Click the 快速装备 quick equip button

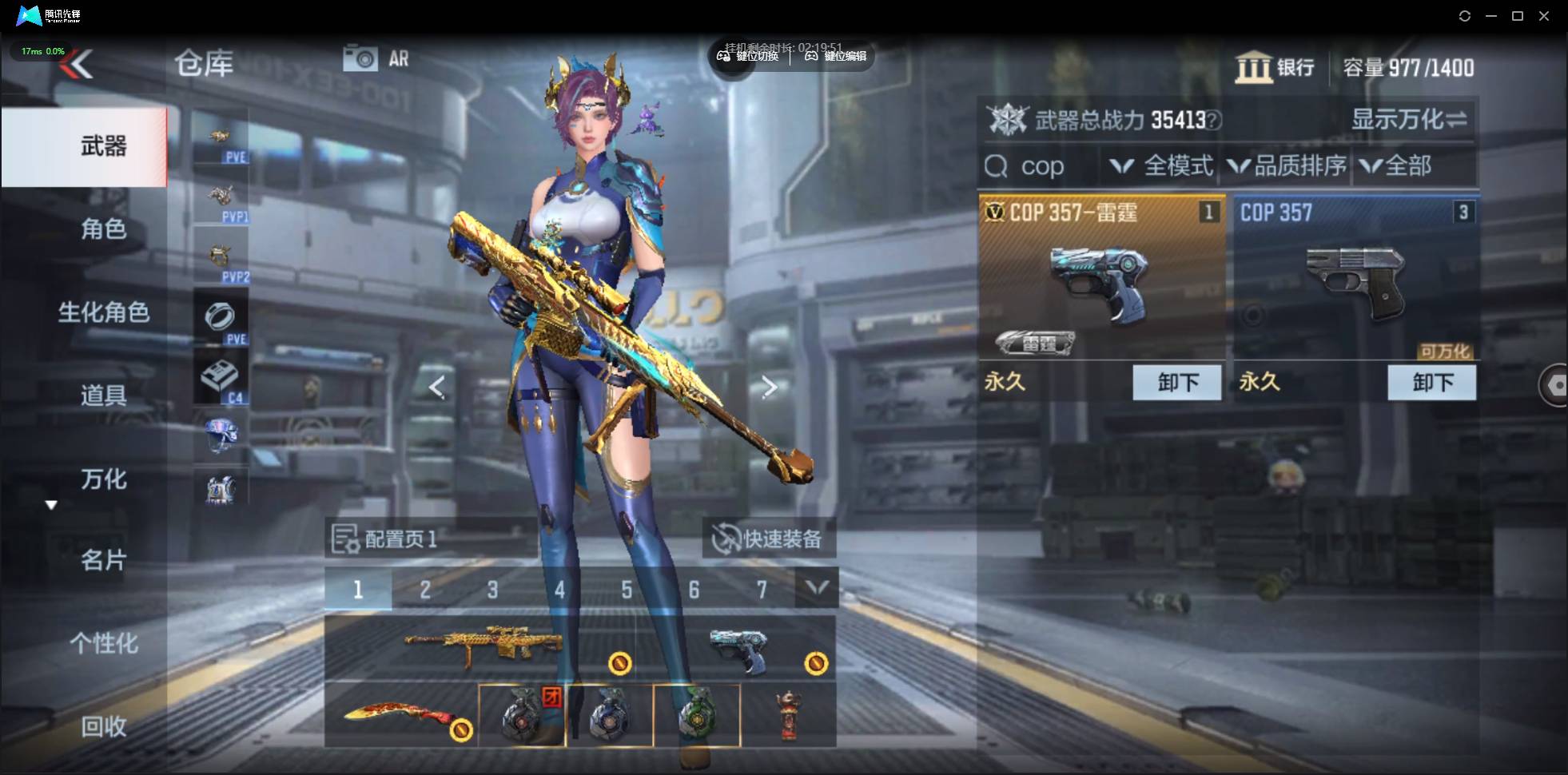[x=769, y=539]
